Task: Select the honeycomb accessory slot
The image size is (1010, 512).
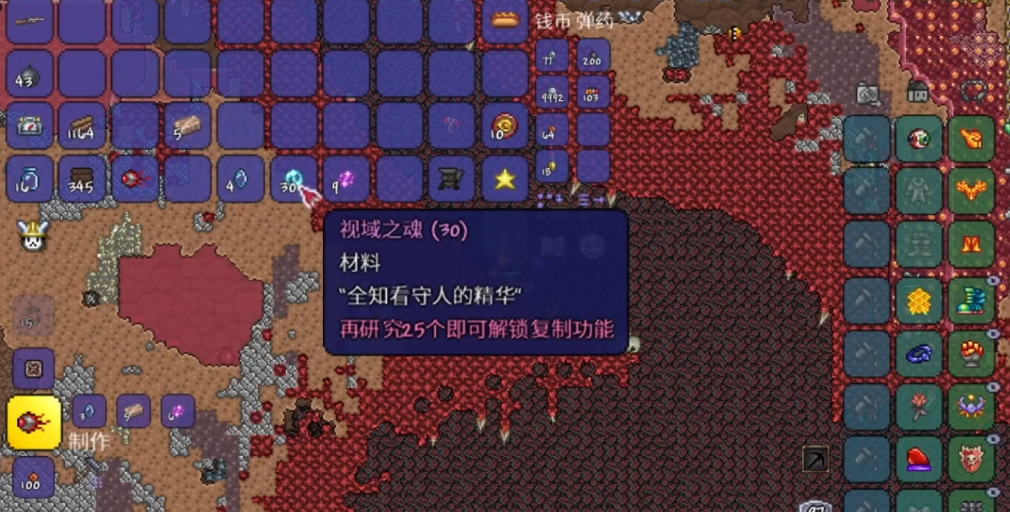Action: point(919,300)
